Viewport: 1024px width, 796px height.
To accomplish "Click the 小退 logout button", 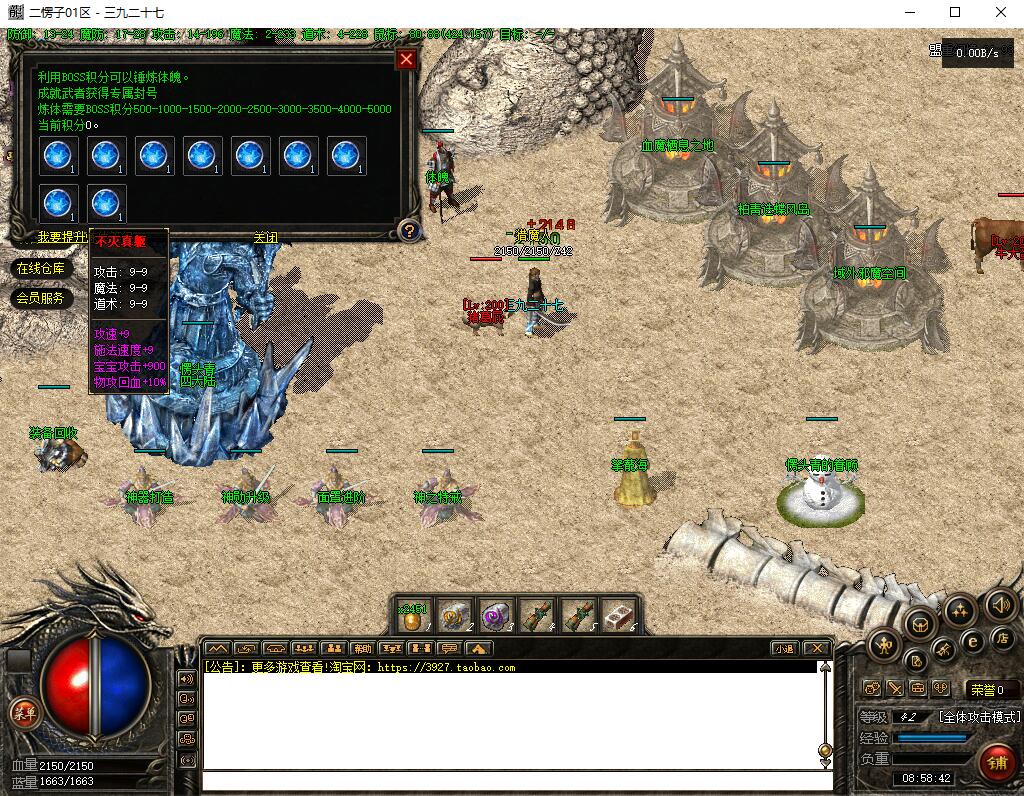I will (x=784, y=648).
